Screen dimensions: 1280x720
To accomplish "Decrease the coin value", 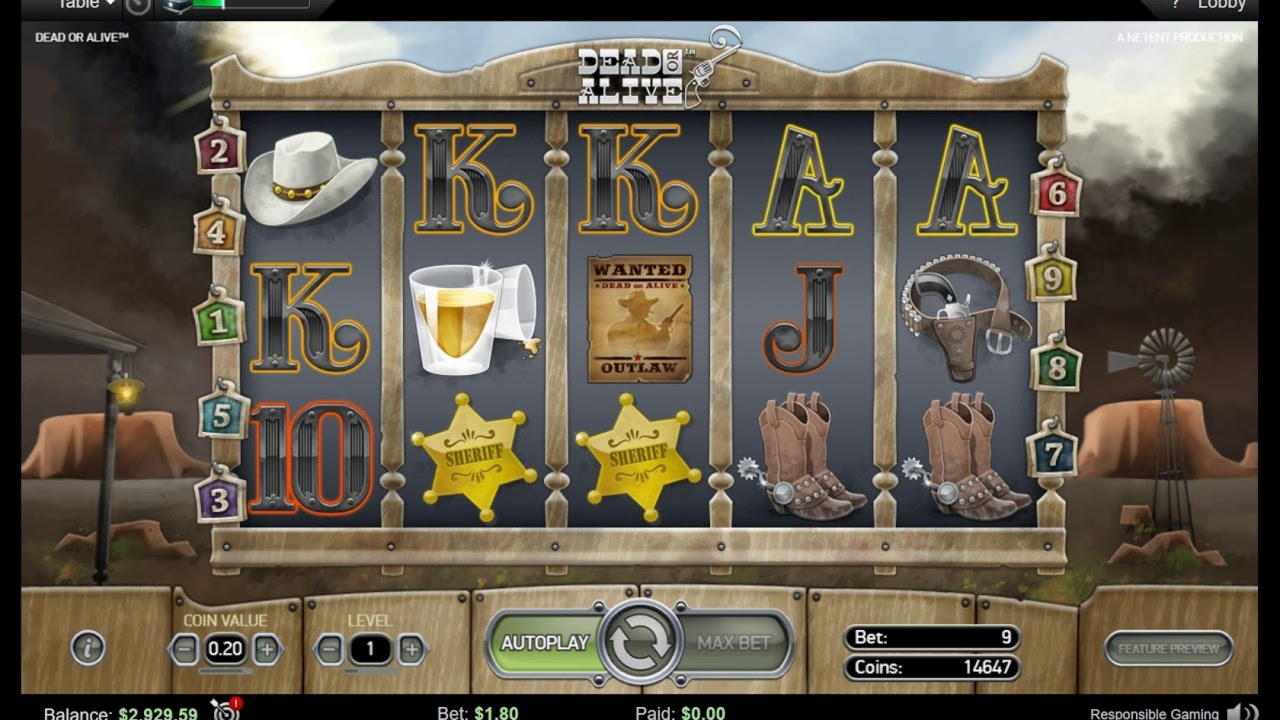I will (184, 649).
